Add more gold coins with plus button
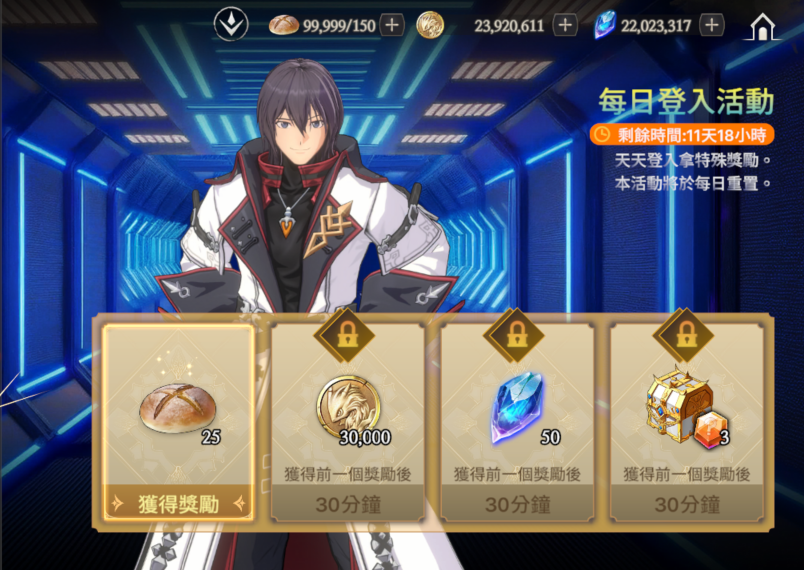Screen dimensions: 804x570 [x=565, y=25]
